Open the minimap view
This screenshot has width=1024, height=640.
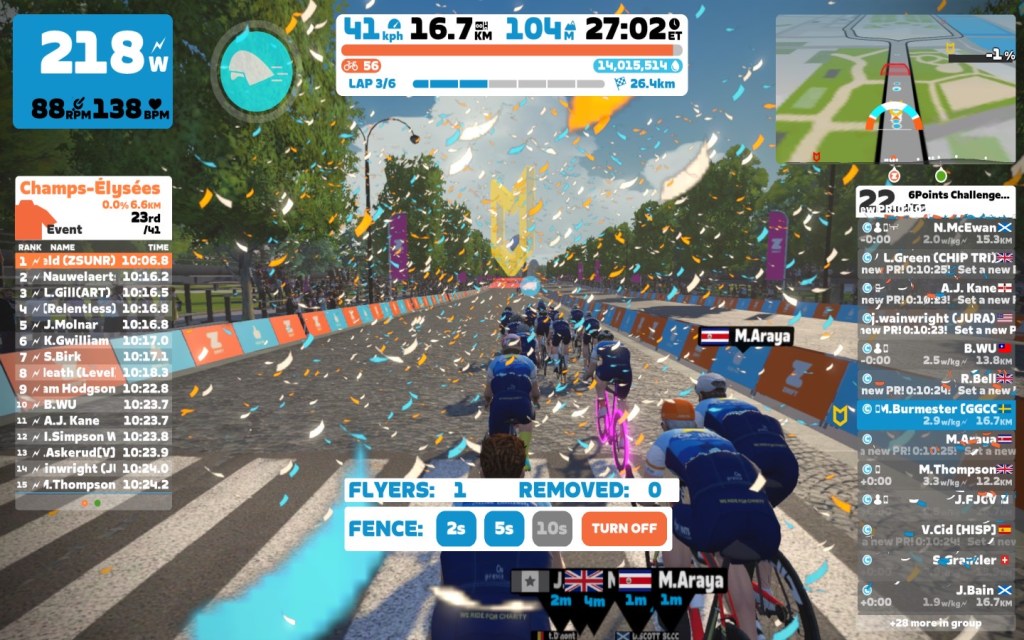point(895,88)
